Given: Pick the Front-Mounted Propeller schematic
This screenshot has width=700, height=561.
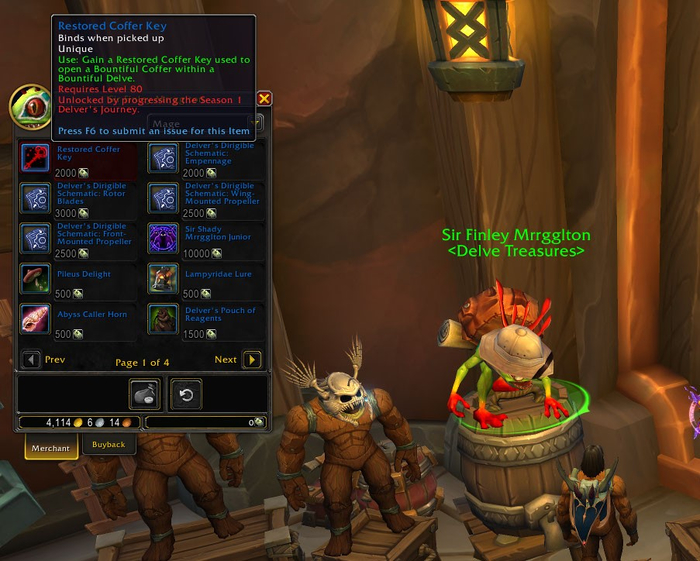Looking at the screenshot, I should (x=37, y=238).
